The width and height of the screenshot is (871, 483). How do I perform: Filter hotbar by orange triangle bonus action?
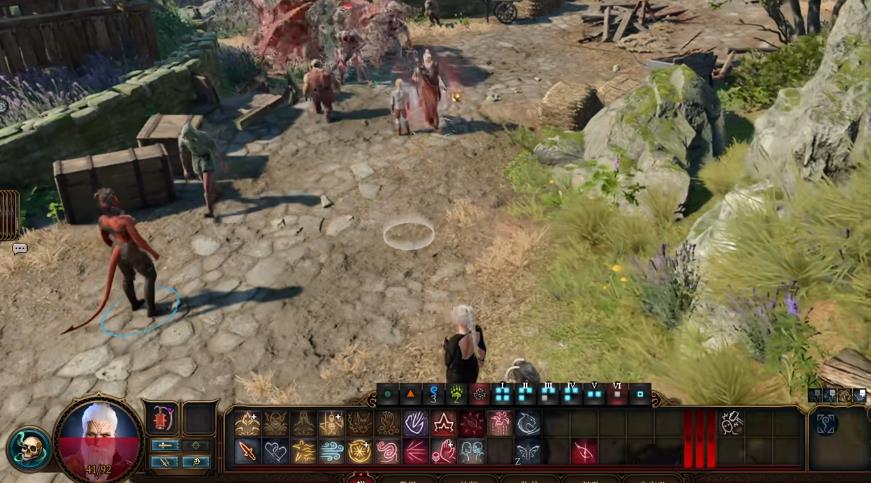point(411,394)
